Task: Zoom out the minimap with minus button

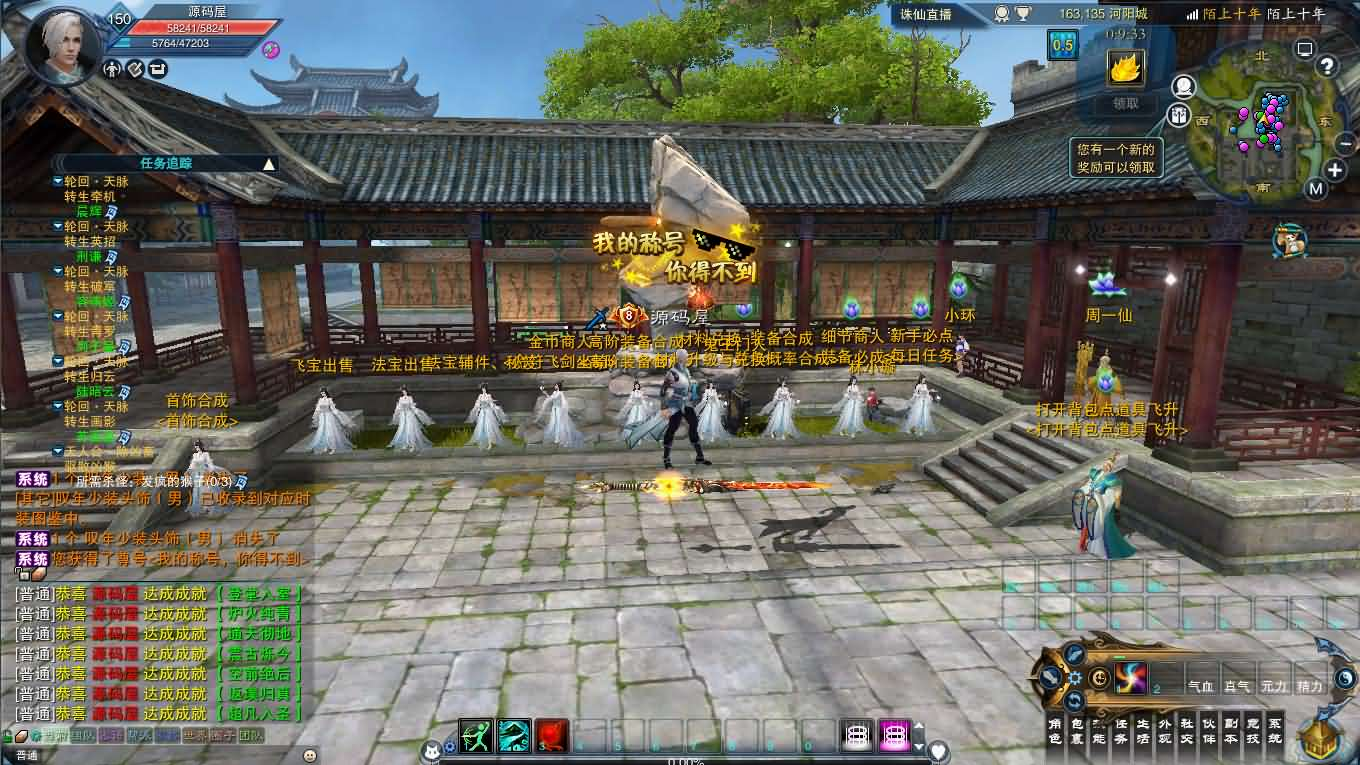Action: click(1345, 144)
